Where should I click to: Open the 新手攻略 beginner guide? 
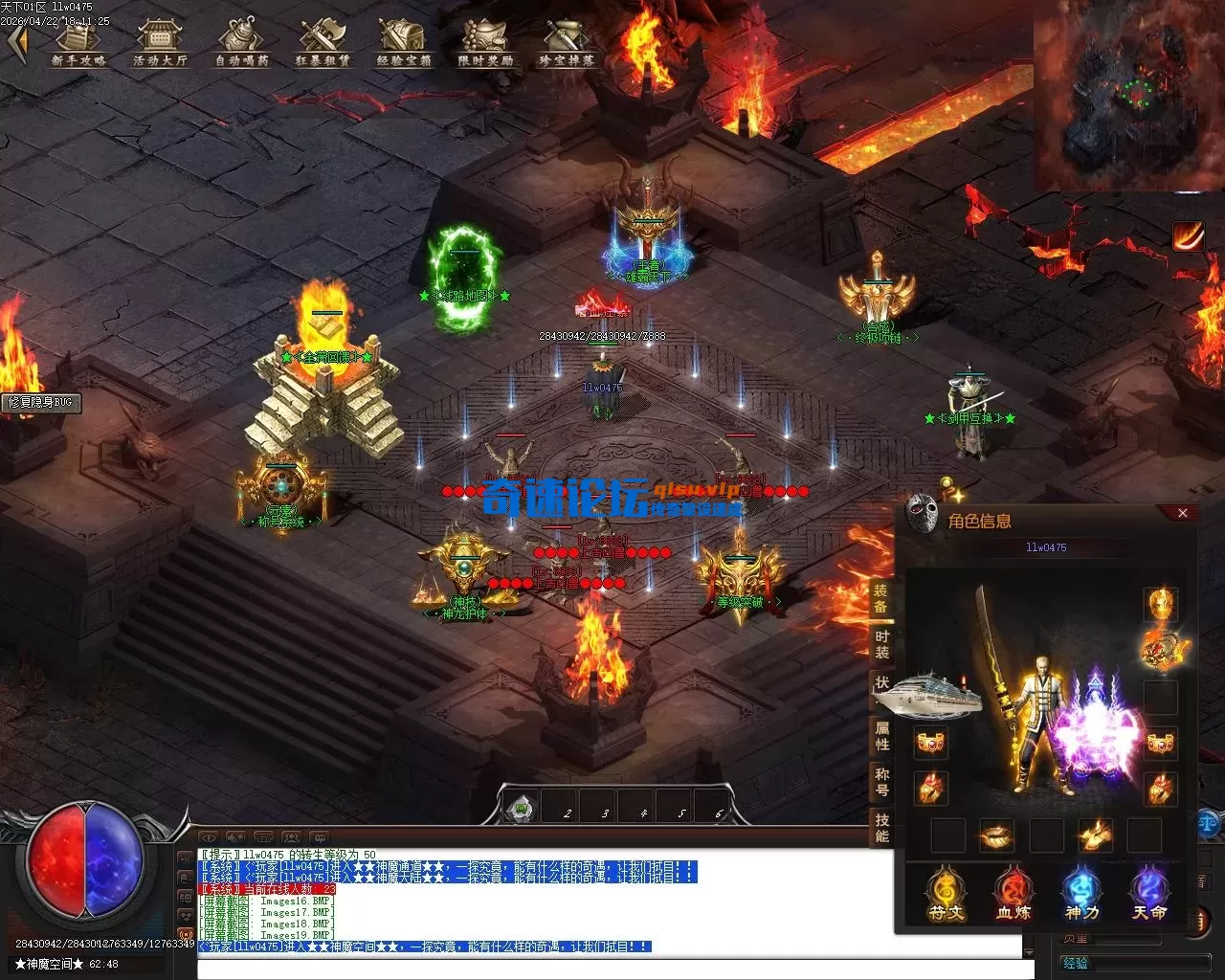[78, 42]
